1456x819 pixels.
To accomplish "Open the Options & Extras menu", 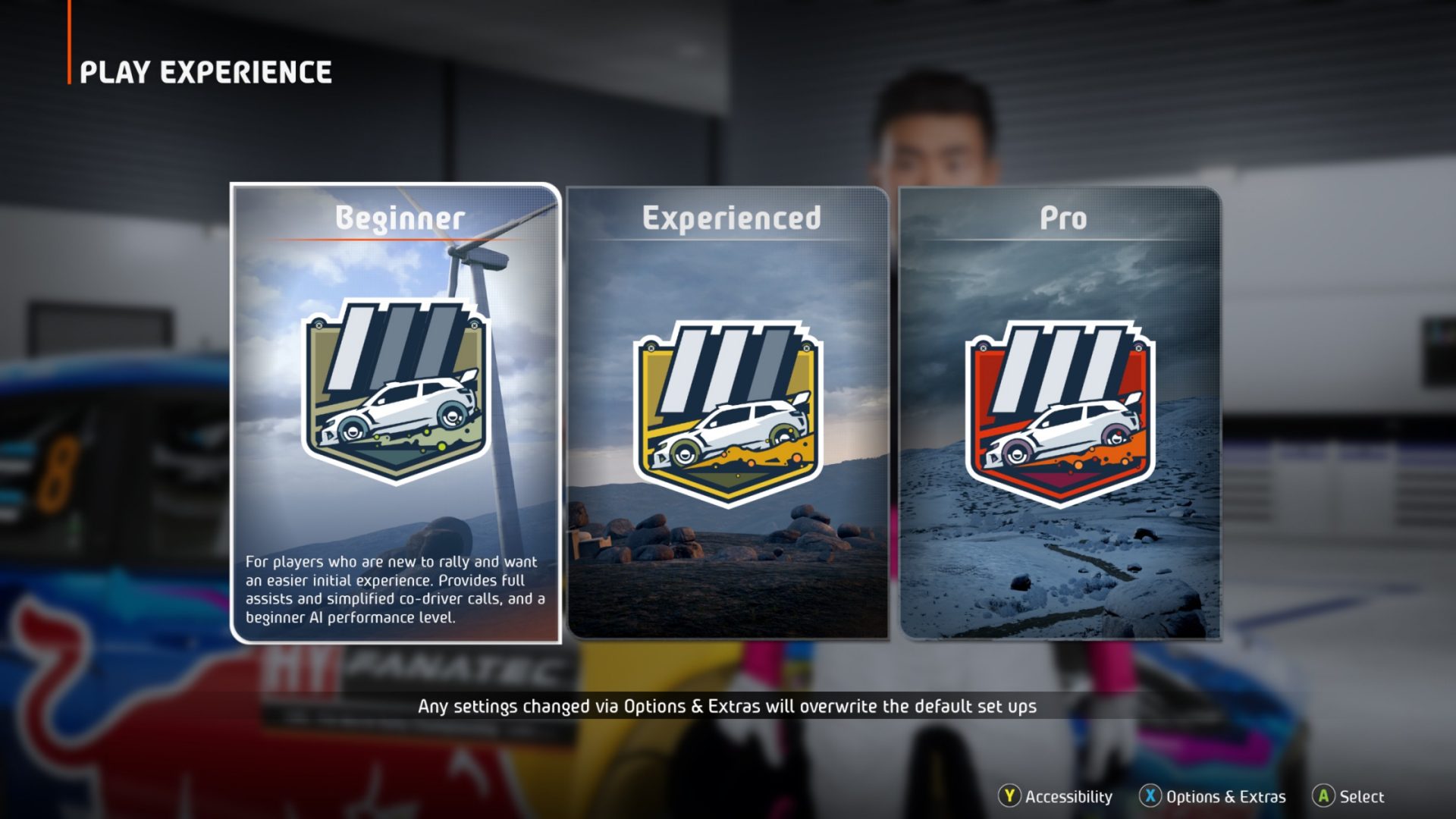I will [1214, 797].
